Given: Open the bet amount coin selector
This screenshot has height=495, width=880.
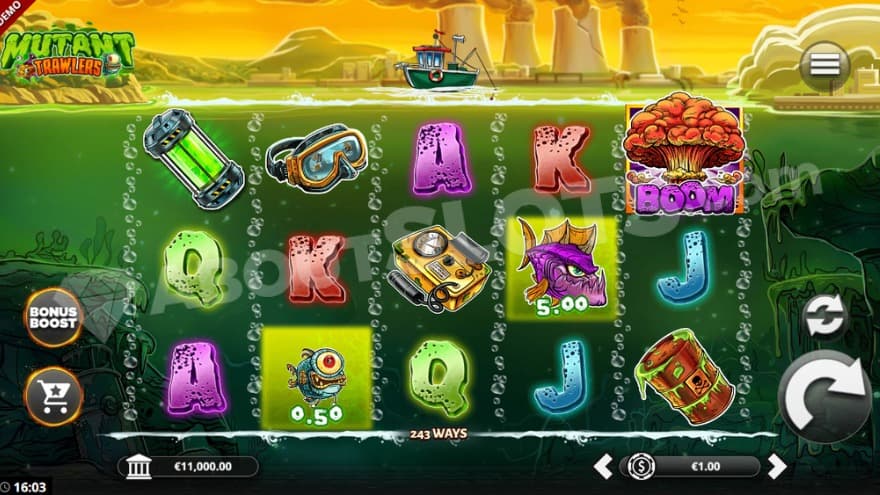Looking at the screenshot, I should [641, 466].
